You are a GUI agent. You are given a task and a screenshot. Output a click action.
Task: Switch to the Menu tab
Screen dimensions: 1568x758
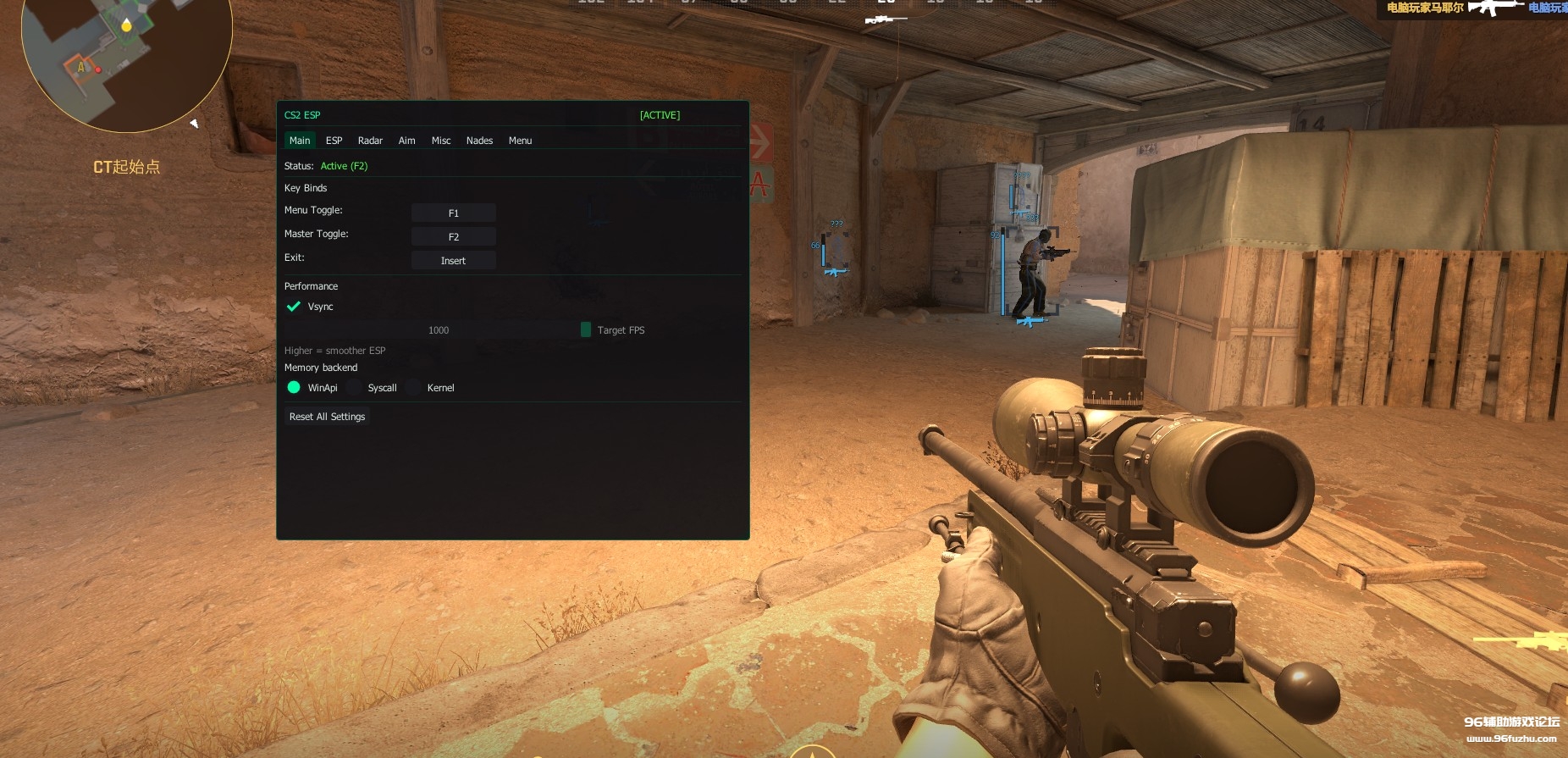520,141
